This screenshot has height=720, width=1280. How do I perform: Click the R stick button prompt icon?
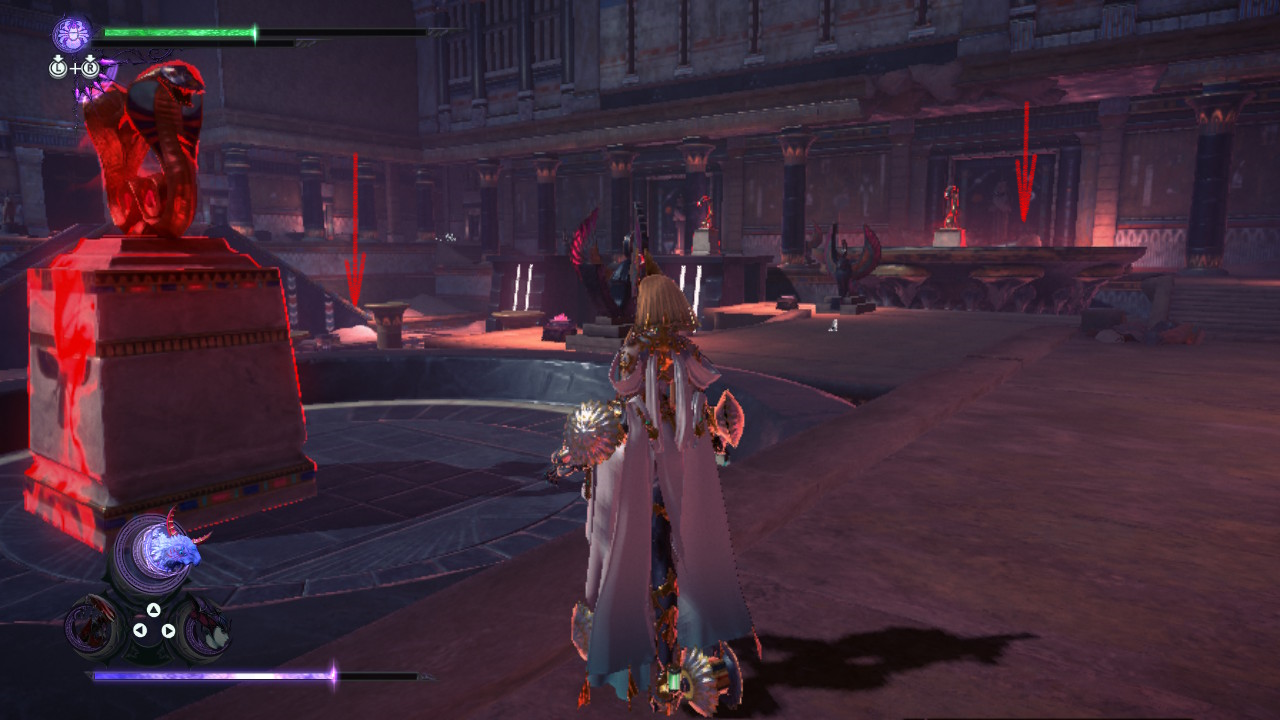click(x=90, y=68)
